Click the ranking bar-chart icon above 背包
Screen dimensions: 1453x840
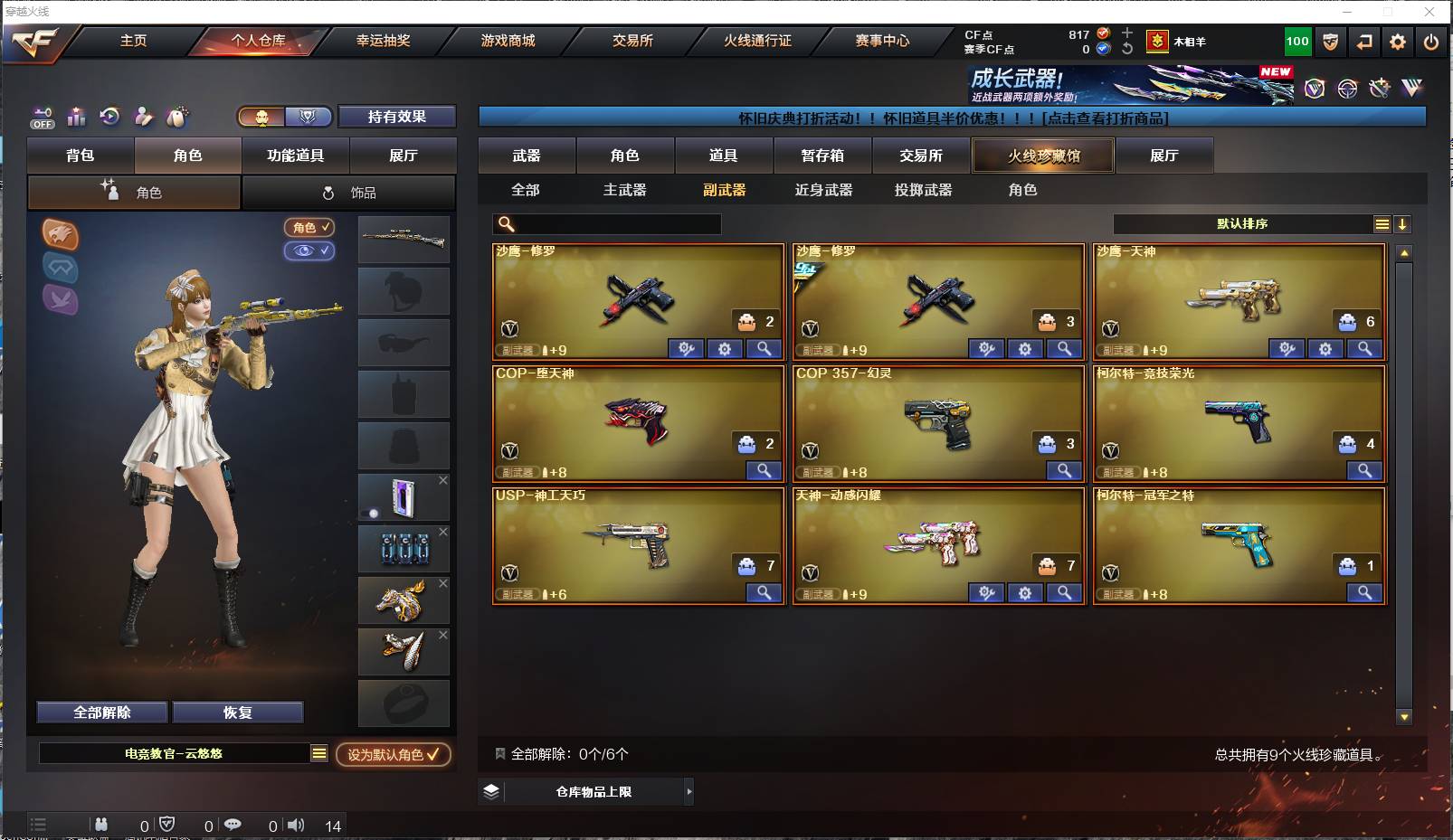[x=77, y=118]
